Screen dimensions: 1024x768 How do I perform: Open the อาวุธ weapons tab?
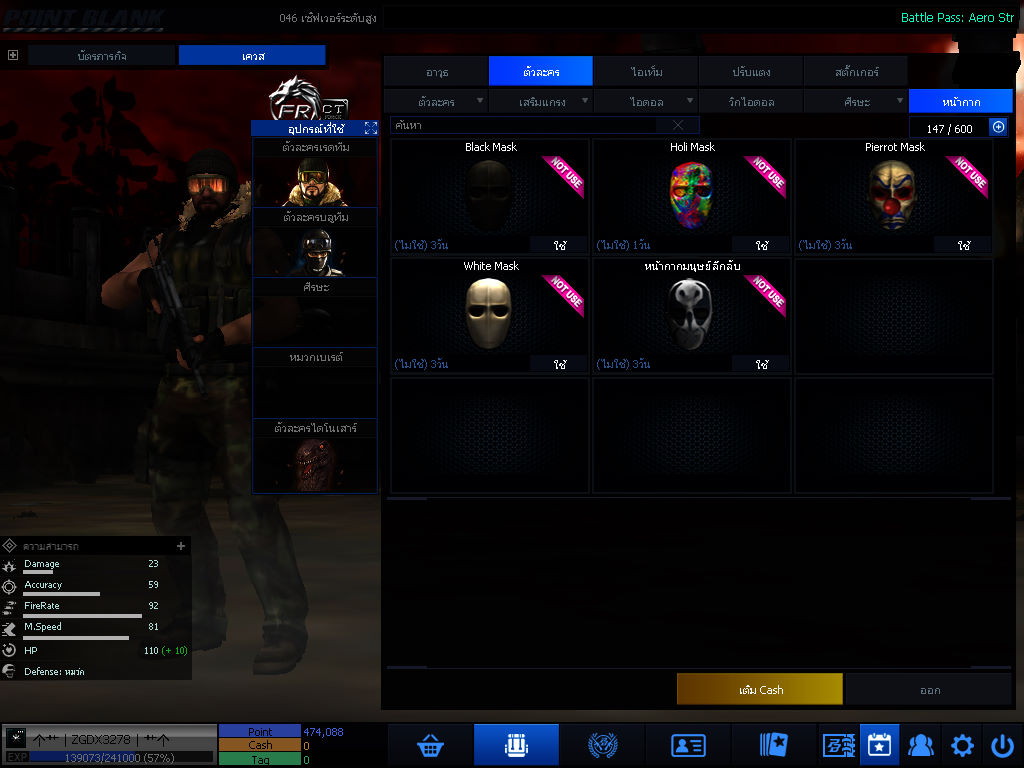pos(437,72)
